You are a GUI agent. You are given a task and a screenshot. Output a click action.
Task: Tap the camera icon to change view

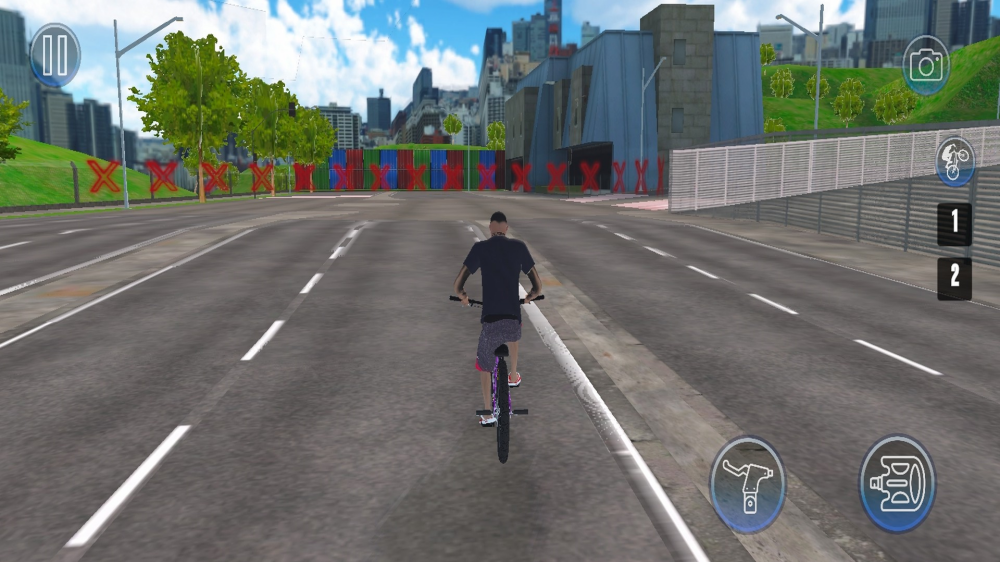[x=926, y=66]
